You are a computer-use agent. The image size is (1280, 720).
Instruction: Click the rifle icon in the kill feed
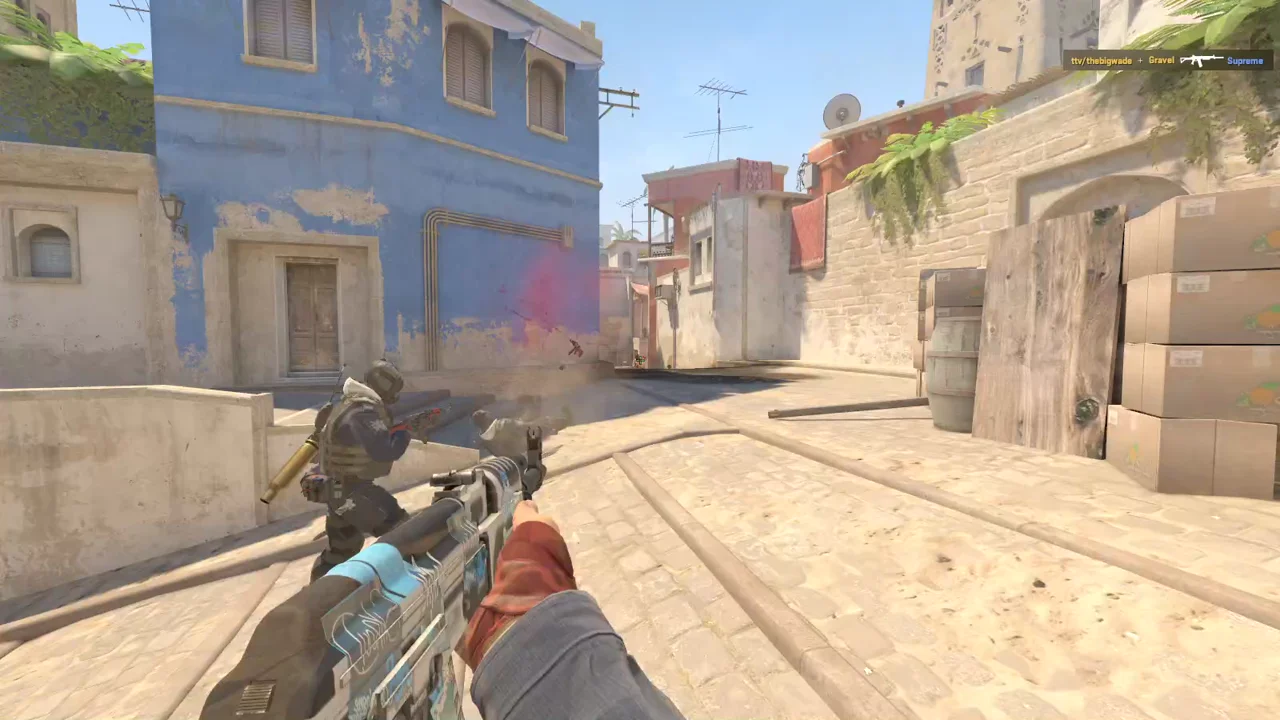pos(1200,61)
